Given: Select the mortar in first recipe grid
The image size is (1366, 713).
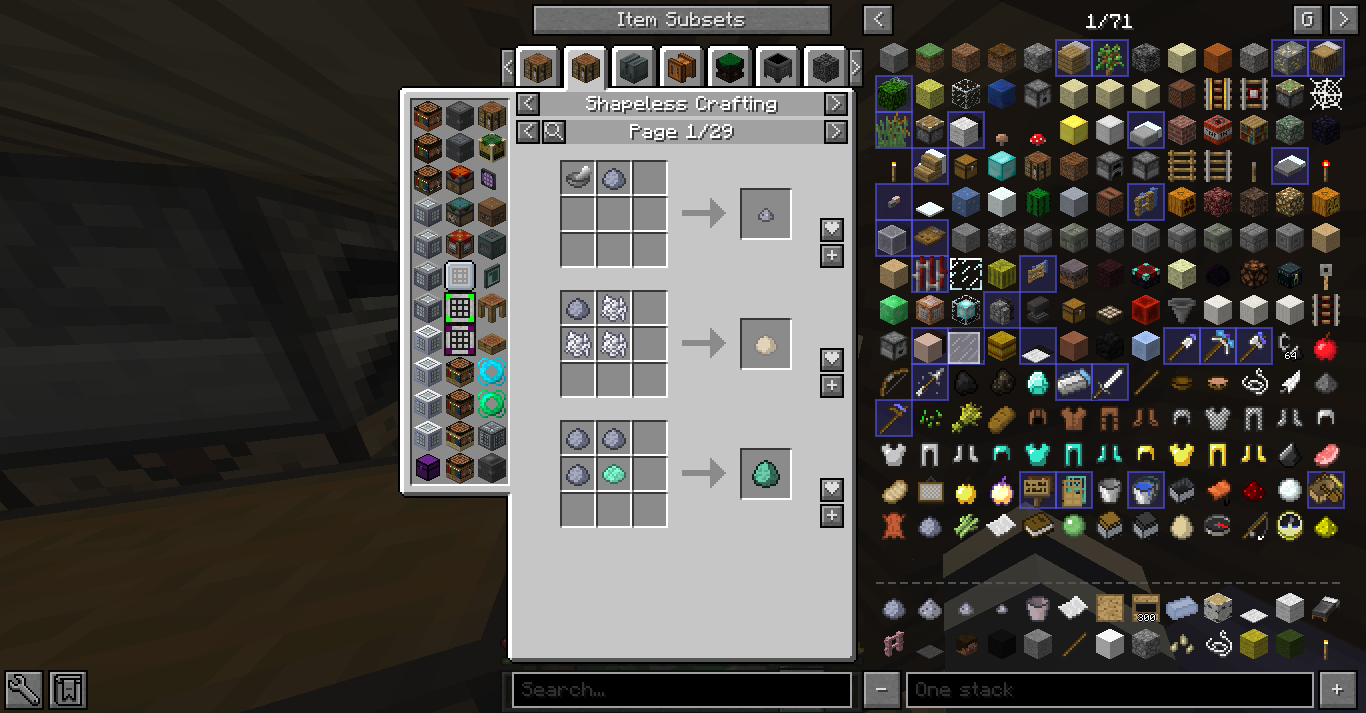Looking at the screenshot, I should 578,179.
